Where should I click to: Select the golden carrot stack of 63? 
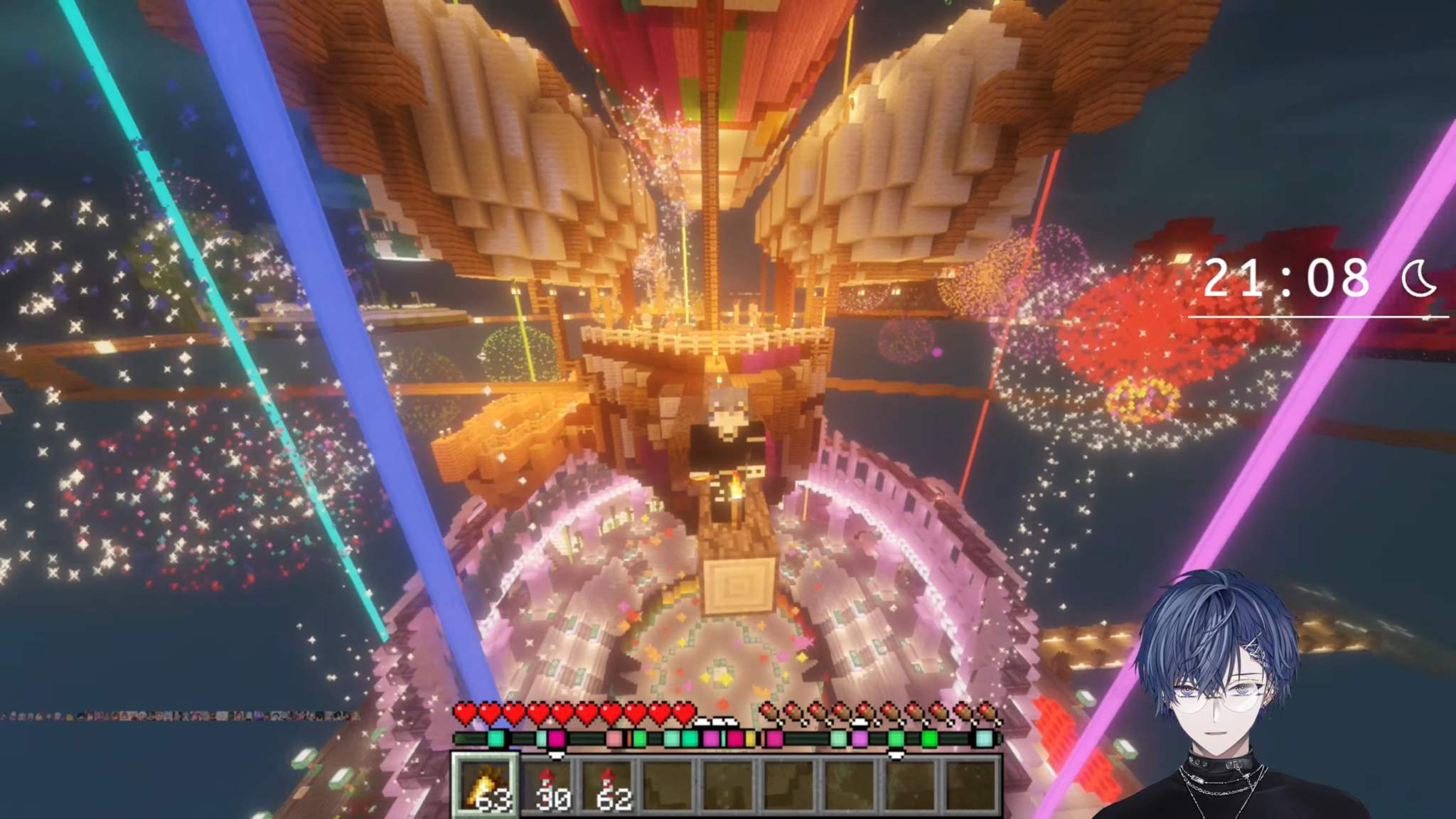[486, 785]
